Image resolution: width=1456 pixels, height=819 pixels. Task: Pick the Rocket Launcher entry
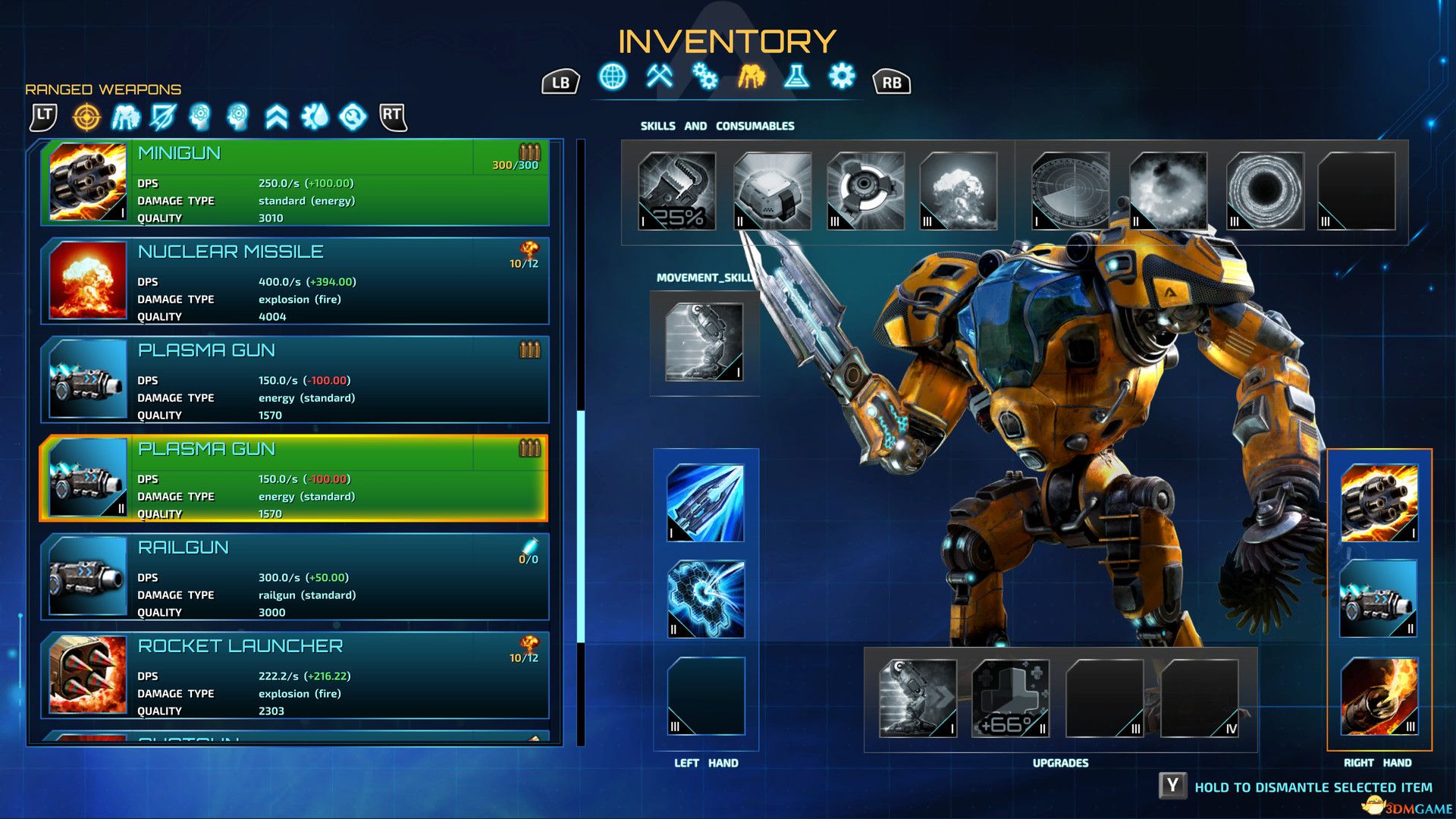[296, 676]
